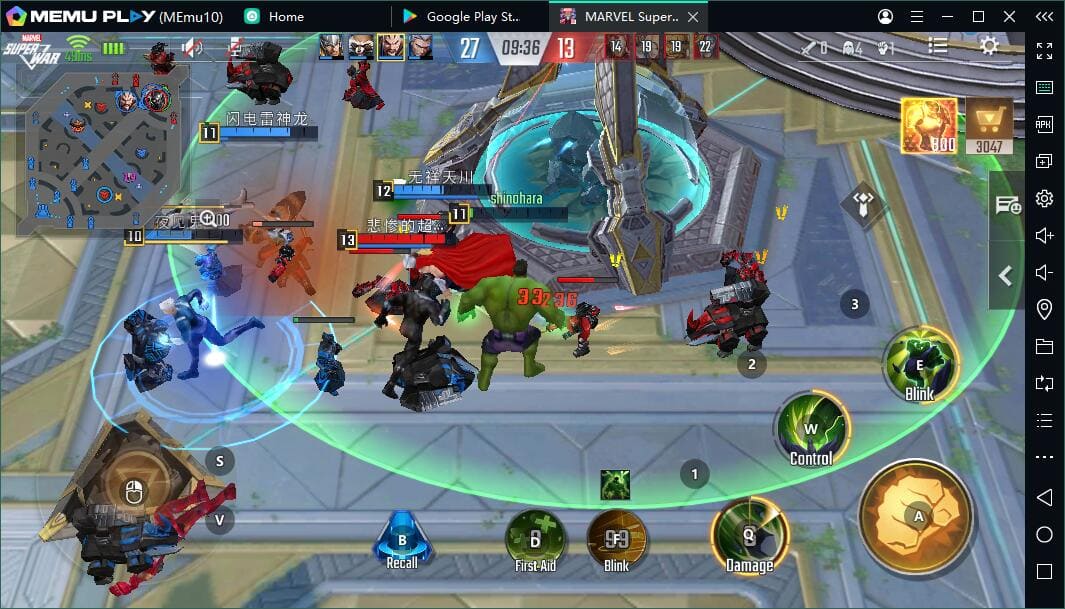Toggle the in-game sound speaker icon
Viewport: 1065px width, 609px height.
pos(192,47)
